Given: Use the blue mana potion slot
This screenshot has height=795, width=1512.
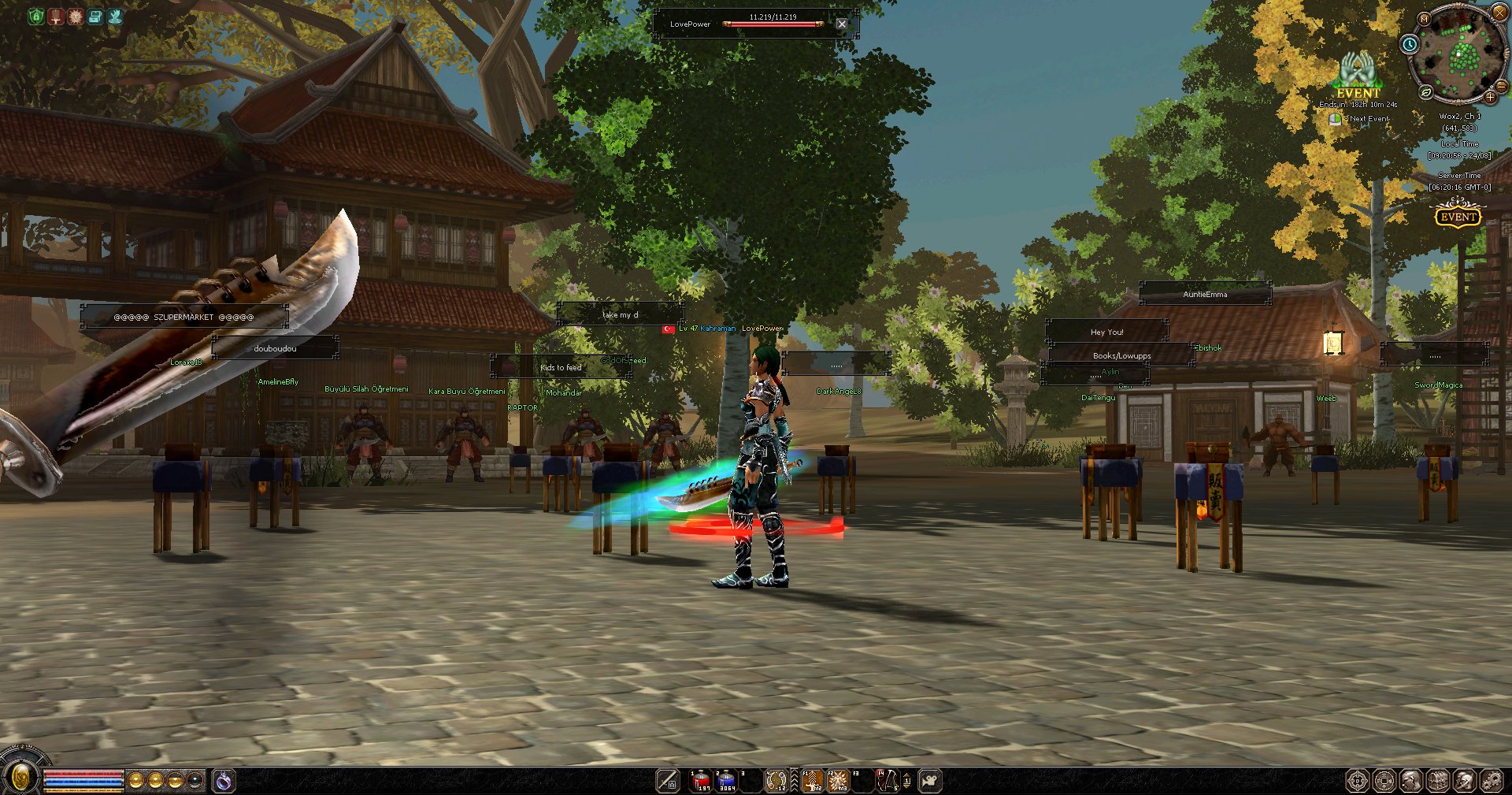Looking at the screenshot, I should [x=727, y=781].
